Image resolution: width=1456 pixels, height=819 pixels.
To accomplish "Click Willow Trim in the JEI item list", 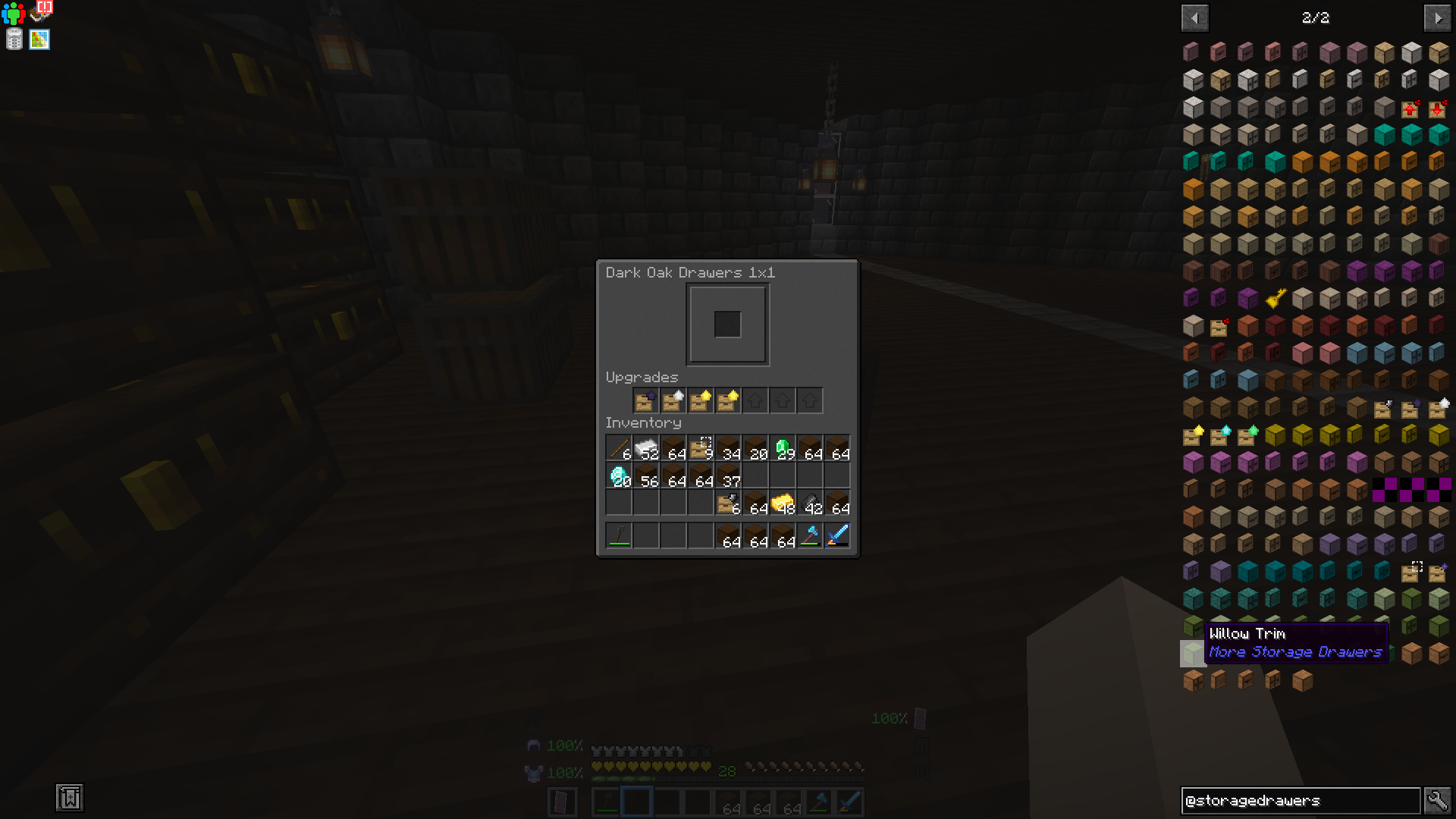I will coord(1193,652).
